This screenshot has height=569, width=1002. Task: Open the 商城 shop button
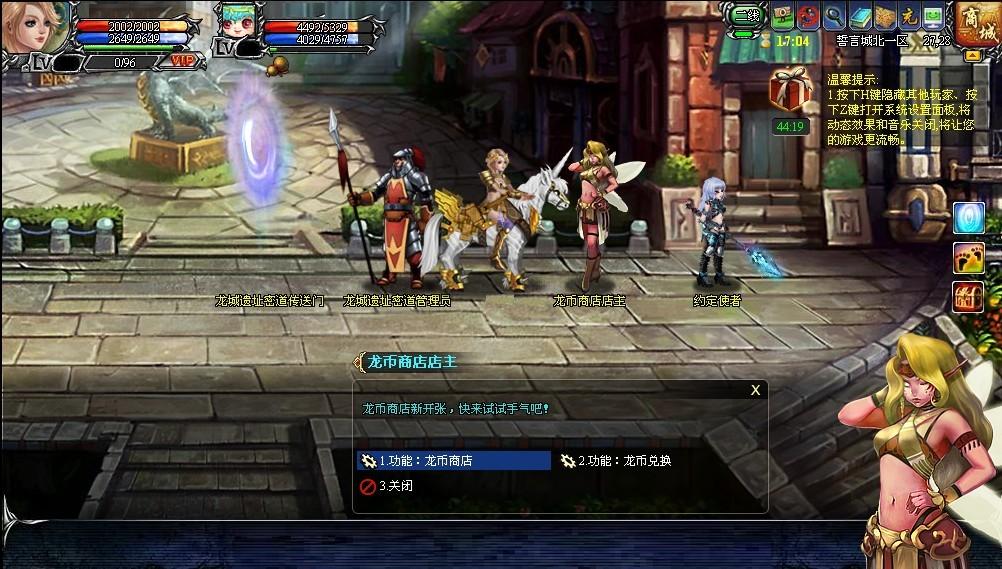[977, 24]
